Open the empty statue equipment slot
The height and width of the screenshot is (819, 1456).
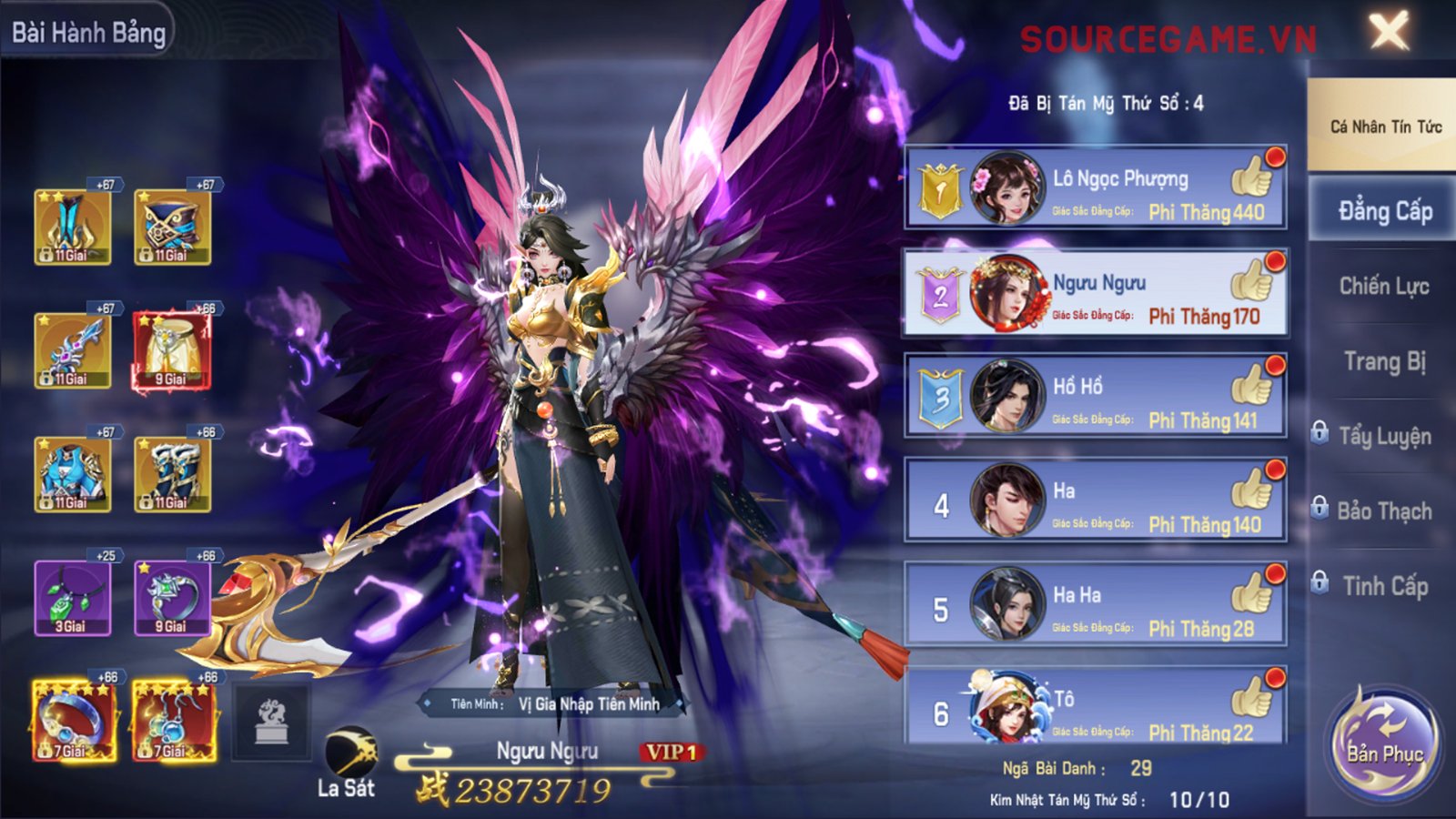[x=271, y=722]
